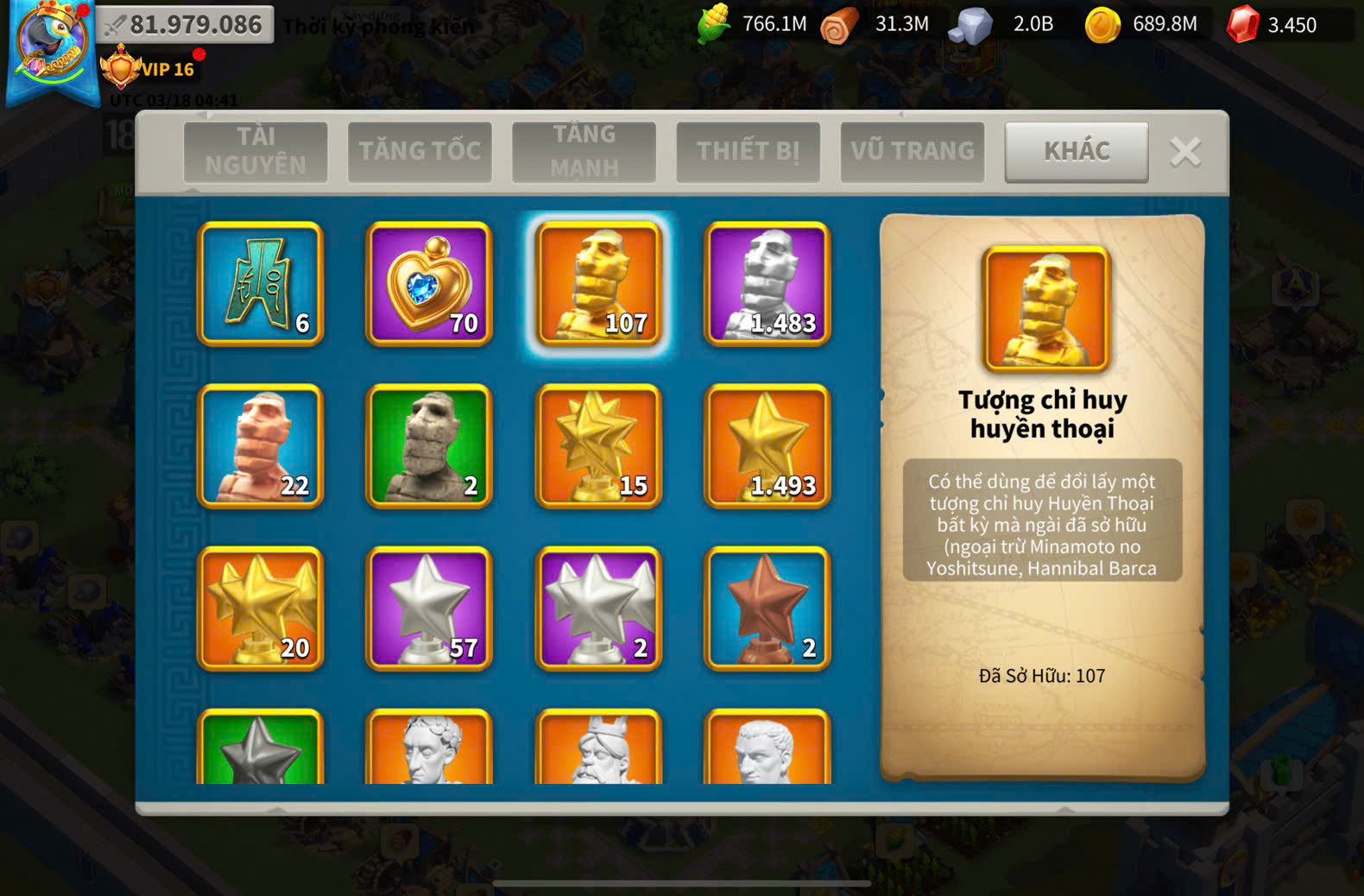The width and height of the screenshot is (1364, 896).
Task: Switch to the VŨ TRANG tab
Action: coord(912,151)
